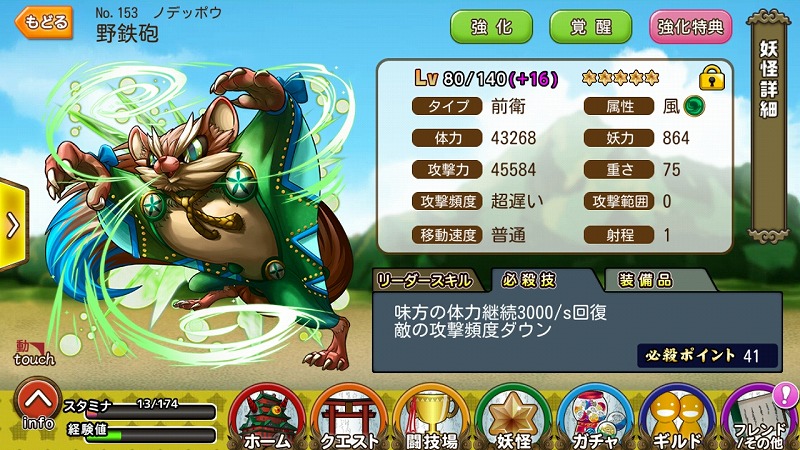Tap the 動 touch animation icon
Screen dimensions: 800x450
click(34, 353)
